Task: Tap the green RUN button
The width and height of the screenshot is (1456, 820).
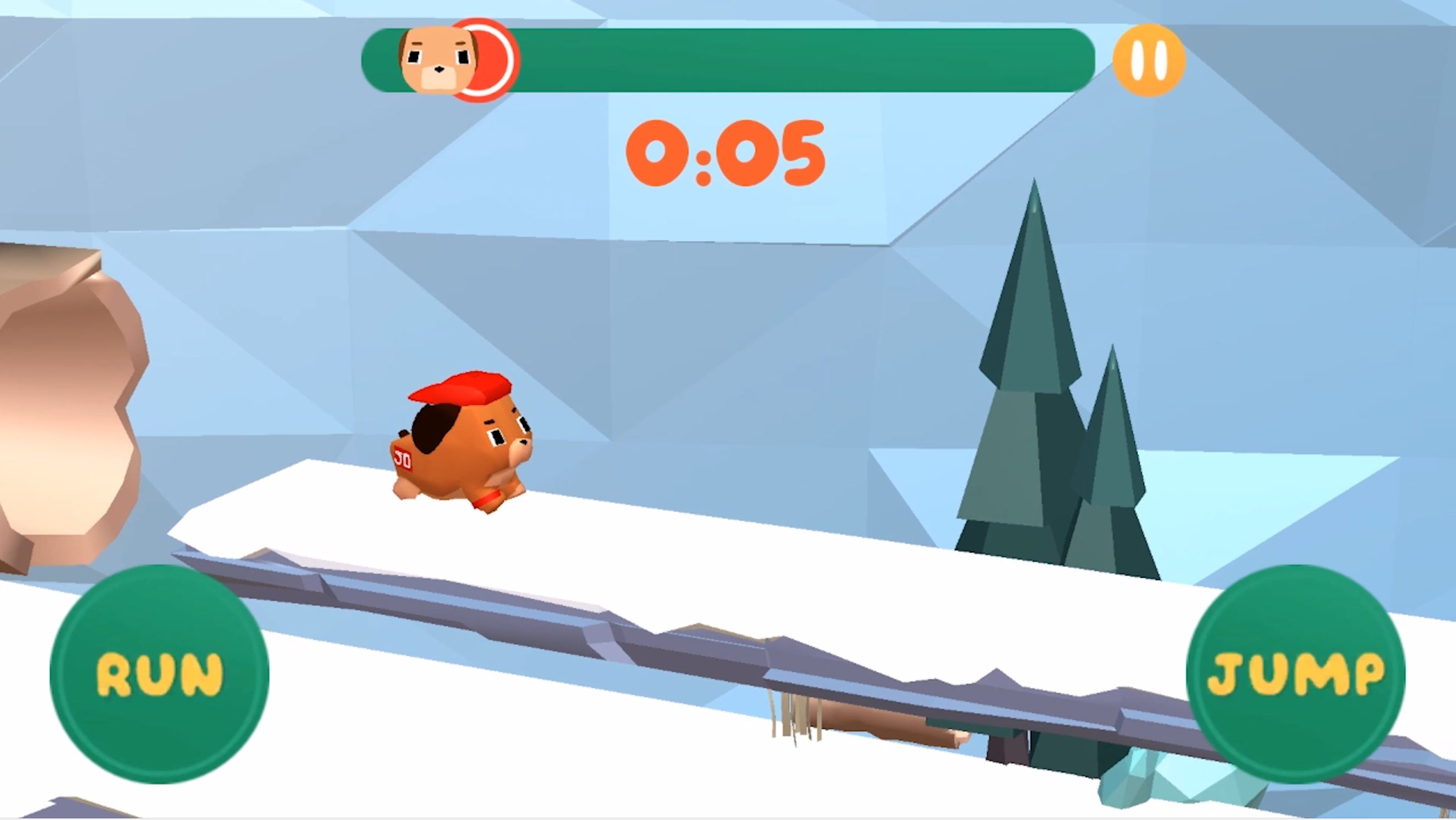Action: (x=159, y=674)
